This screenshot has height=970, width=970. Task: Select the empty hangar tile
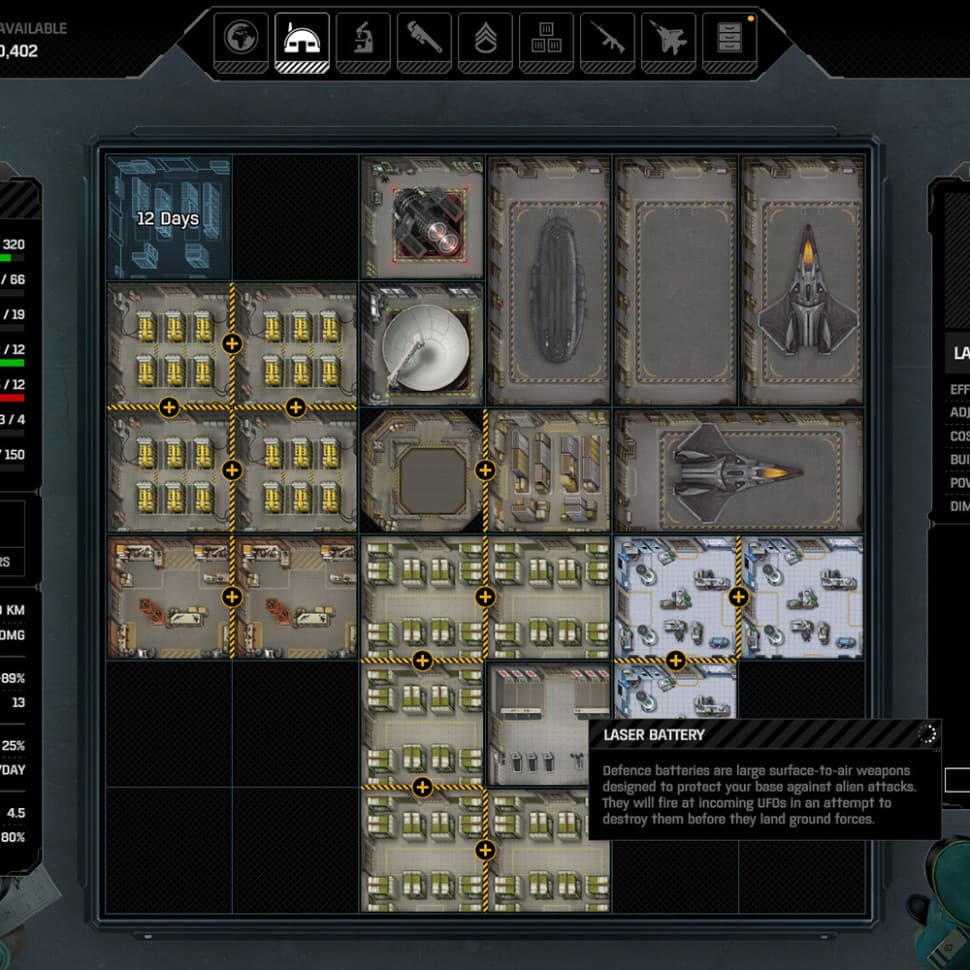tap(675, 280)
